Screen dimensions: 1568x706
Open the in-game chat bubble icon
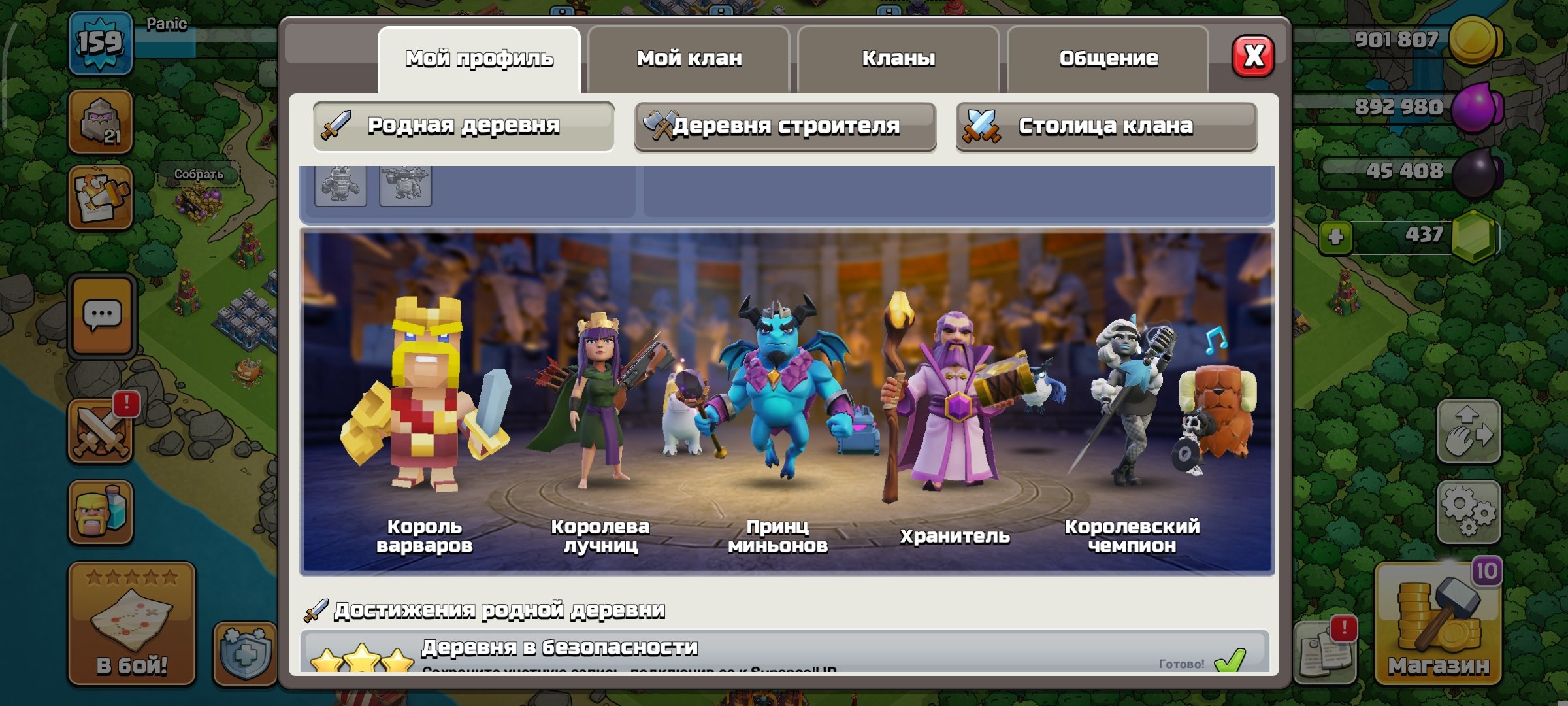click(101, 314)
